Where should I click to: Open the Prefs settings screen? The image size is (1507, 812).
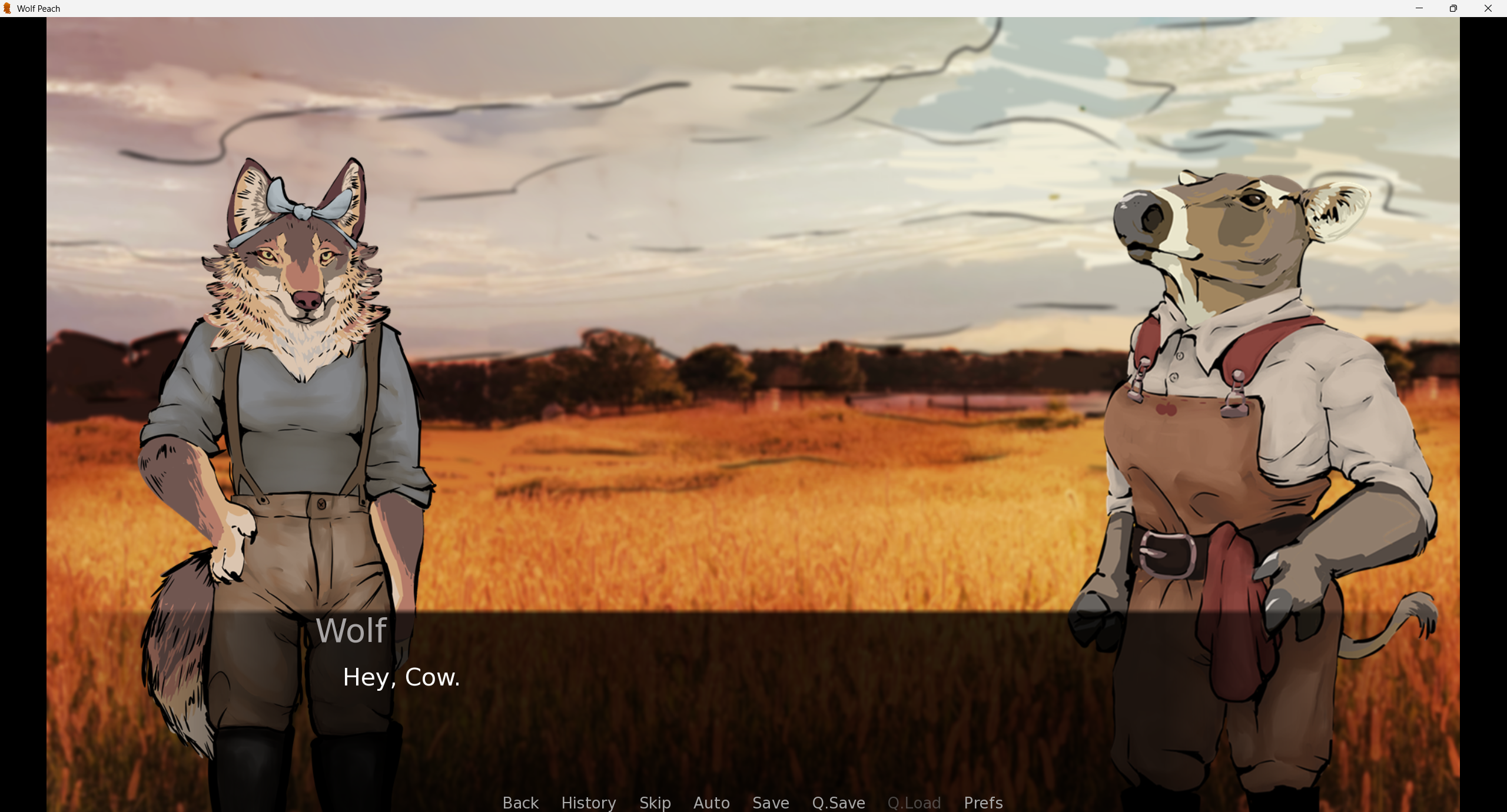click(x=983, y=803)
